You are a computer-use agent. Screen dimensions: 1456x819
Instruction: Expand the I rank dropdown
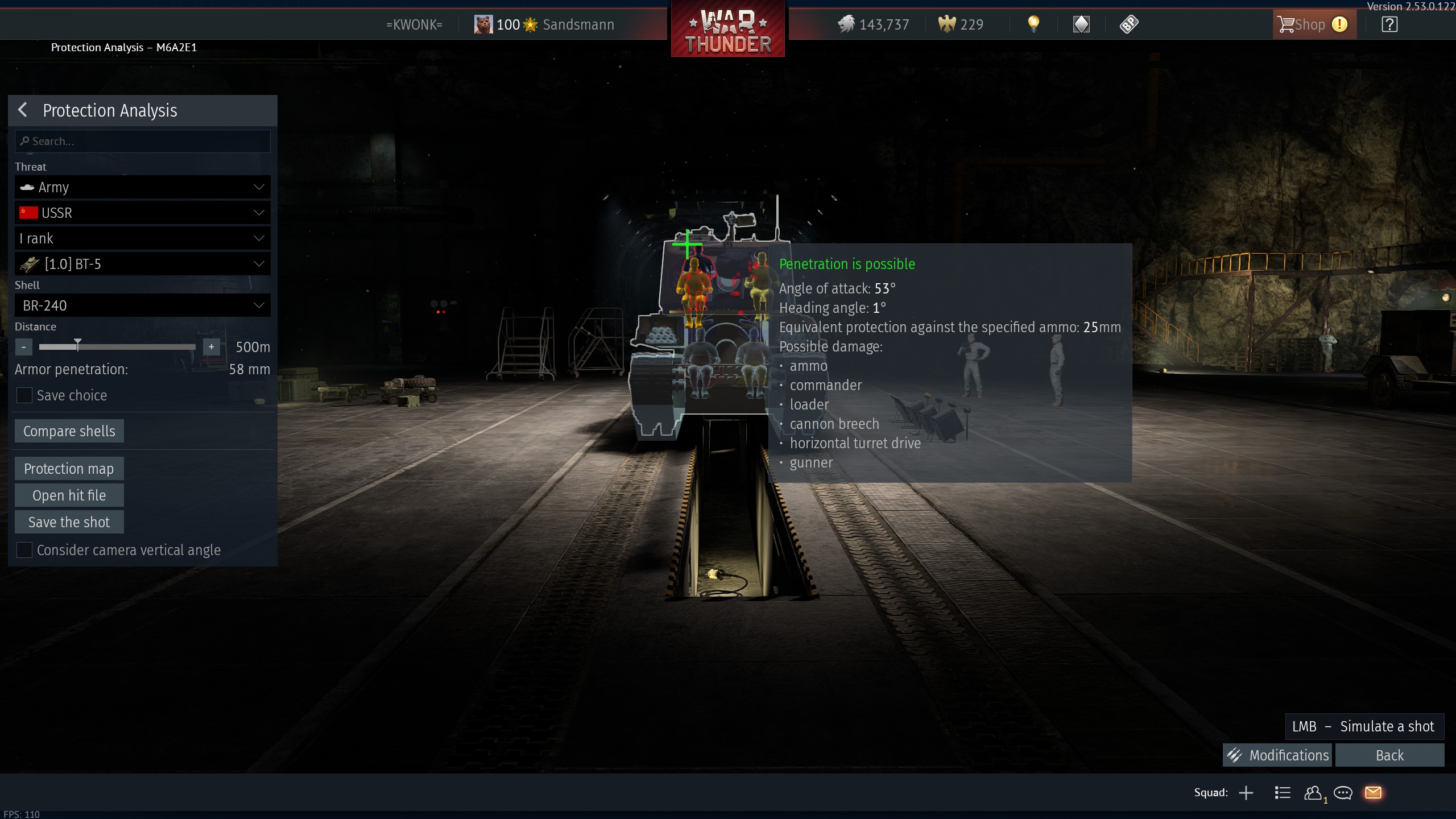[x=142, y=238]
